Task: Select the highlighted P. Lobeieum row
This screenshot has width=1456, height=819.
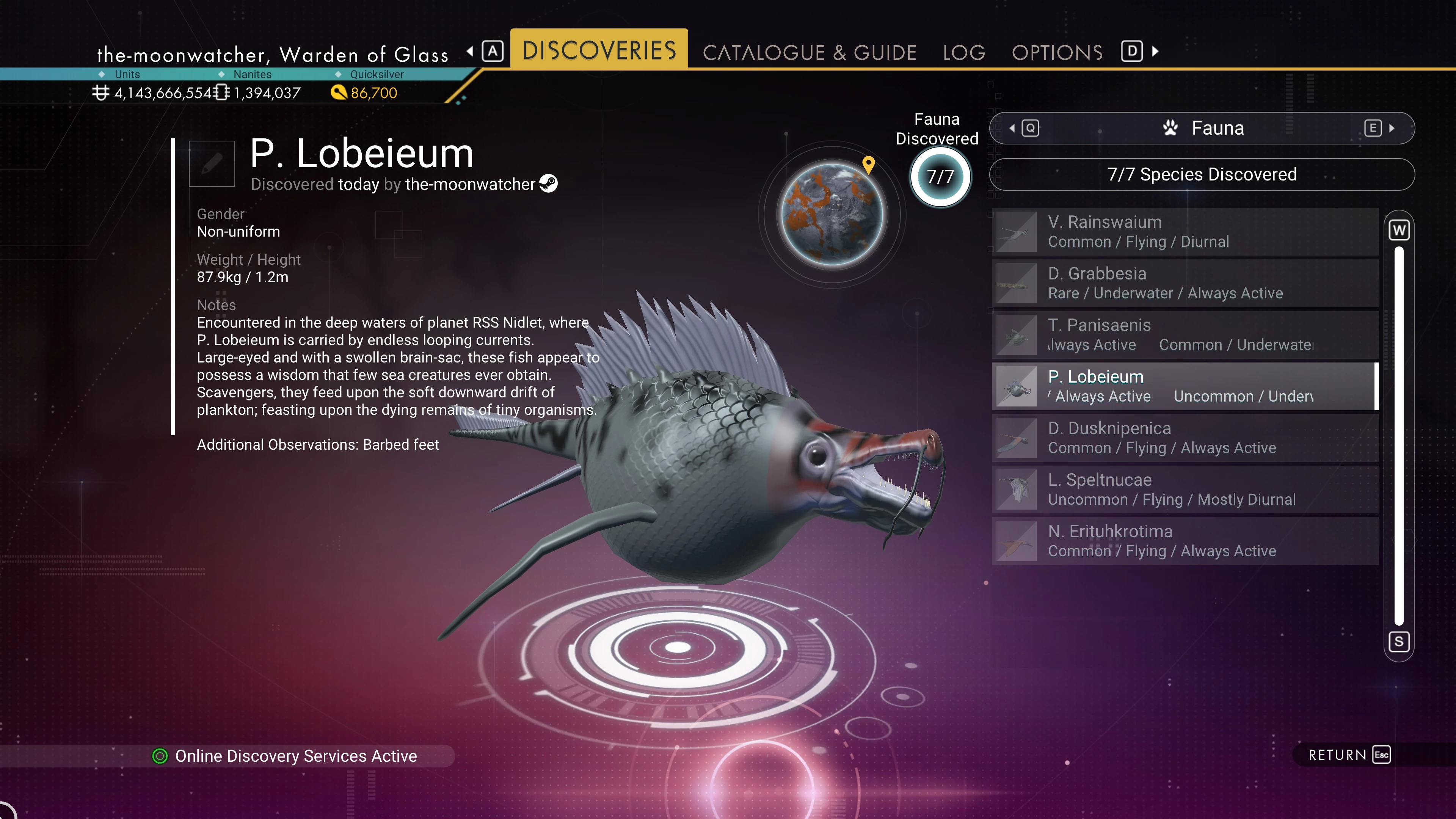Action: pyautogui.click(x=1185, y=387)
